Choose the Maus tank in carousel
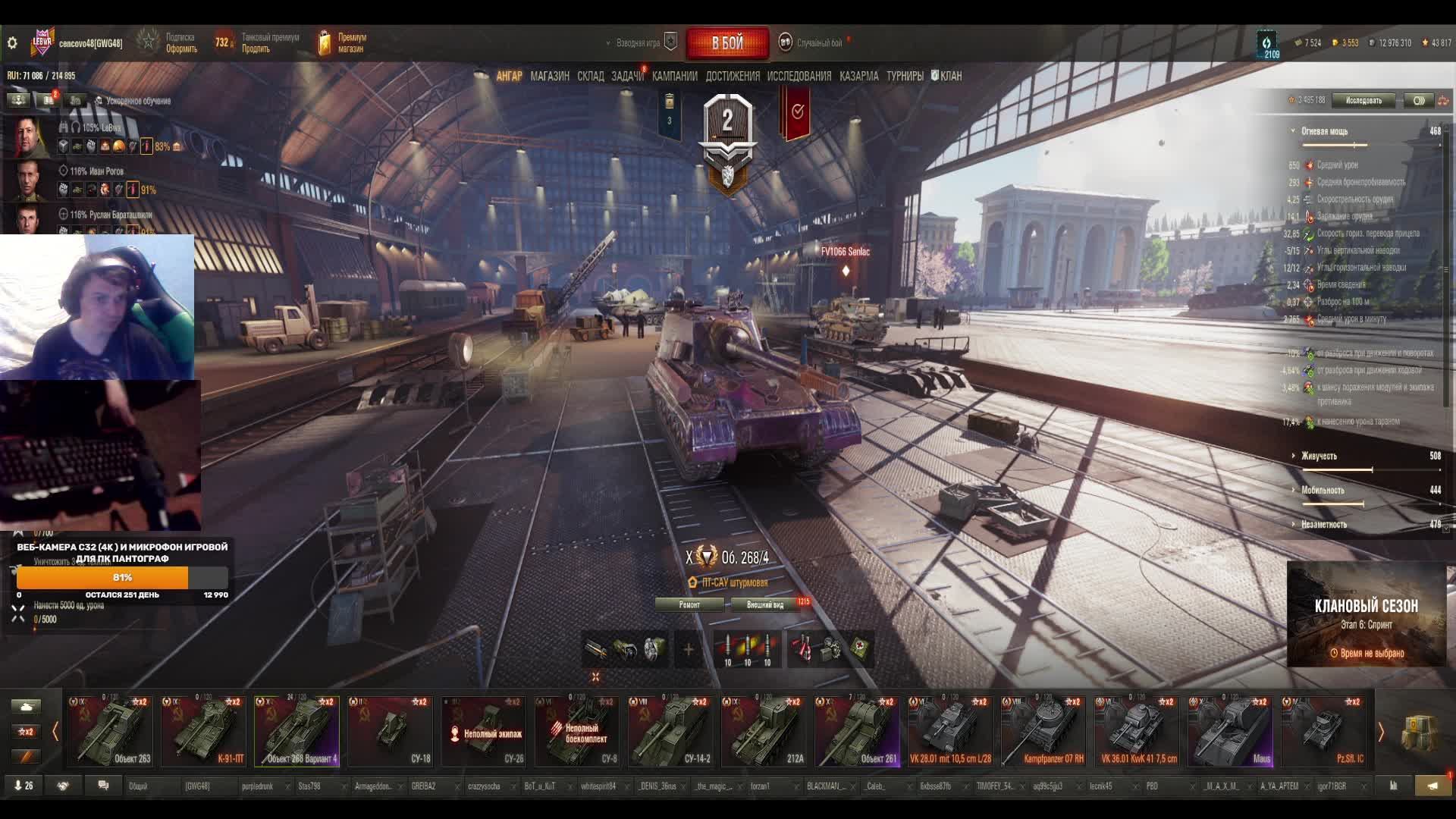Viewport: 1456px width, 819px height. coord(1230,732)
